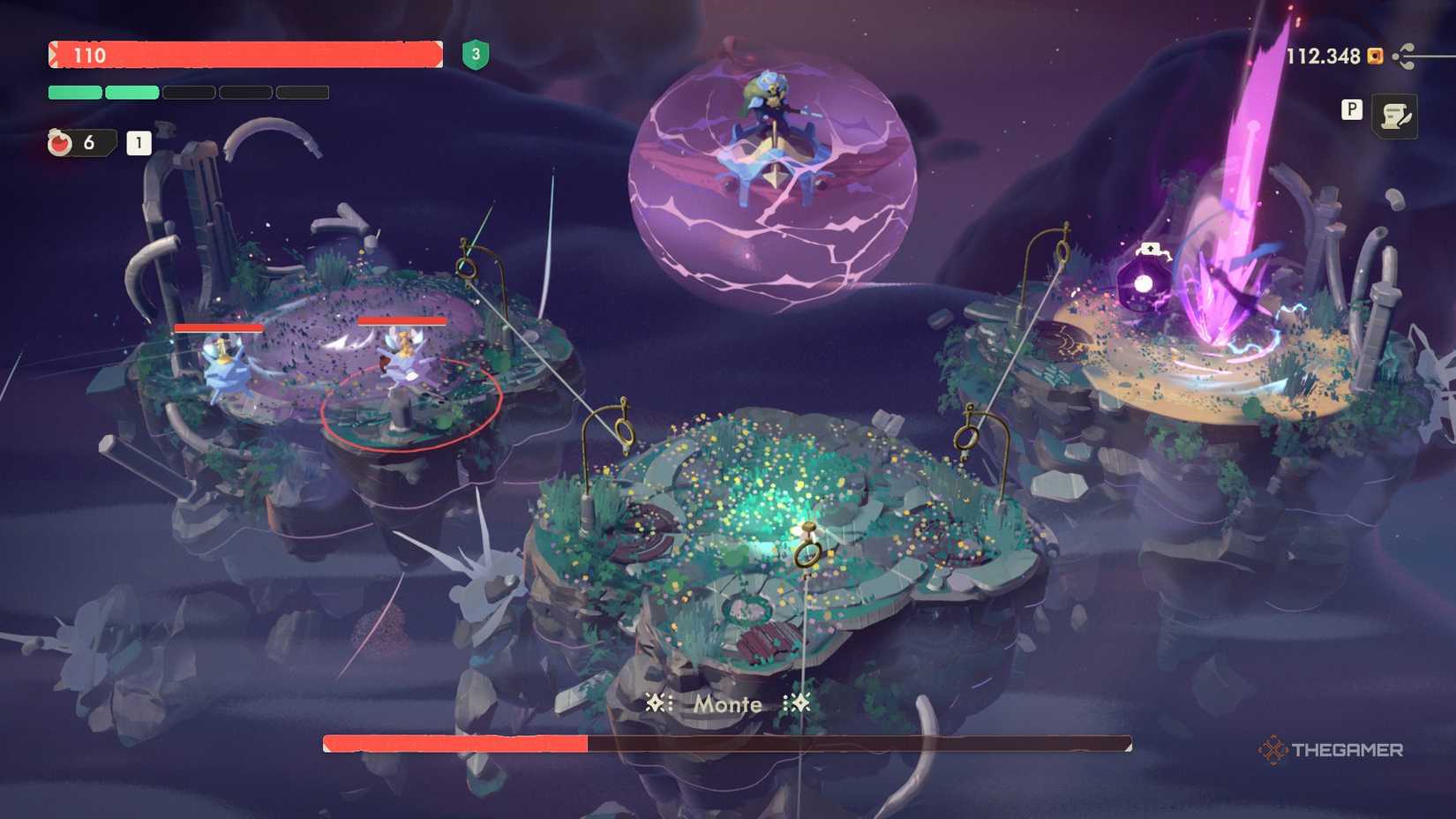Image resolution: width=1456 pixels, height=819 pixels.
Task: Click the left sparkle icon beside Monte's name
Action: tap(657, 704)
